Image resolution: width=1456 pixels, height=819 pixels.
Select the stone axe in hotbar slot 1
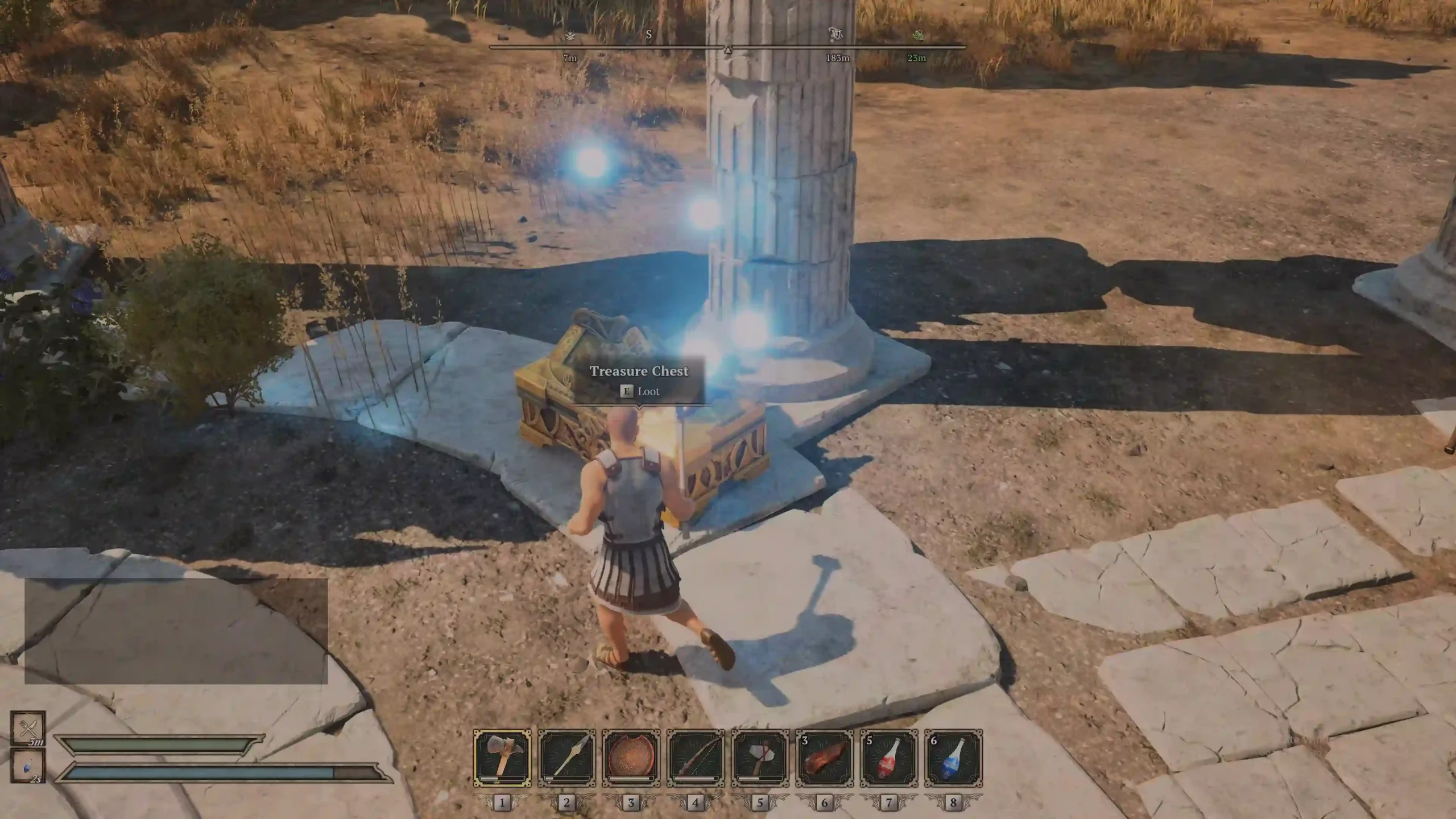tap(502, 759)
